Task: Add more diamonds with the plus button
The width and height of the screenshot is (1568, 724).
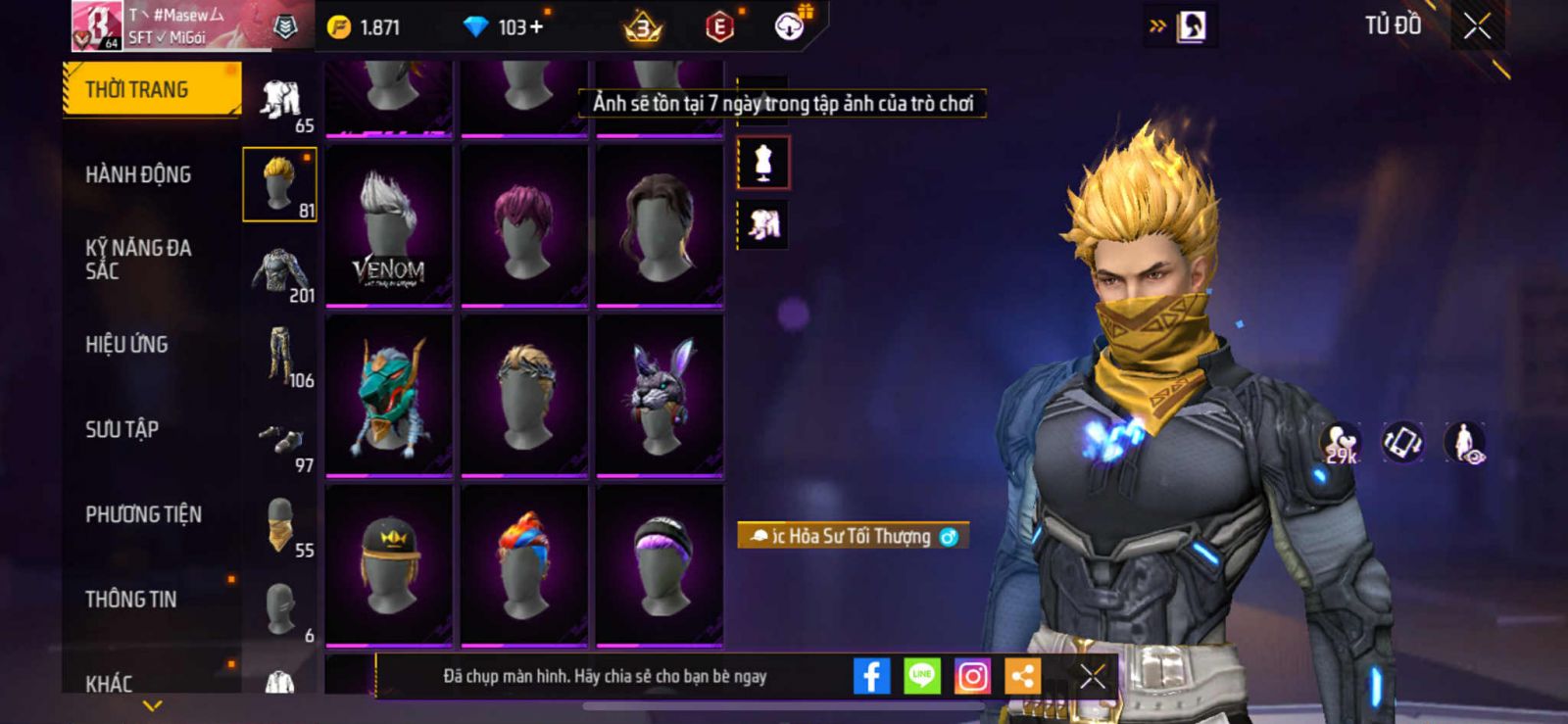Action: point(535,27)
